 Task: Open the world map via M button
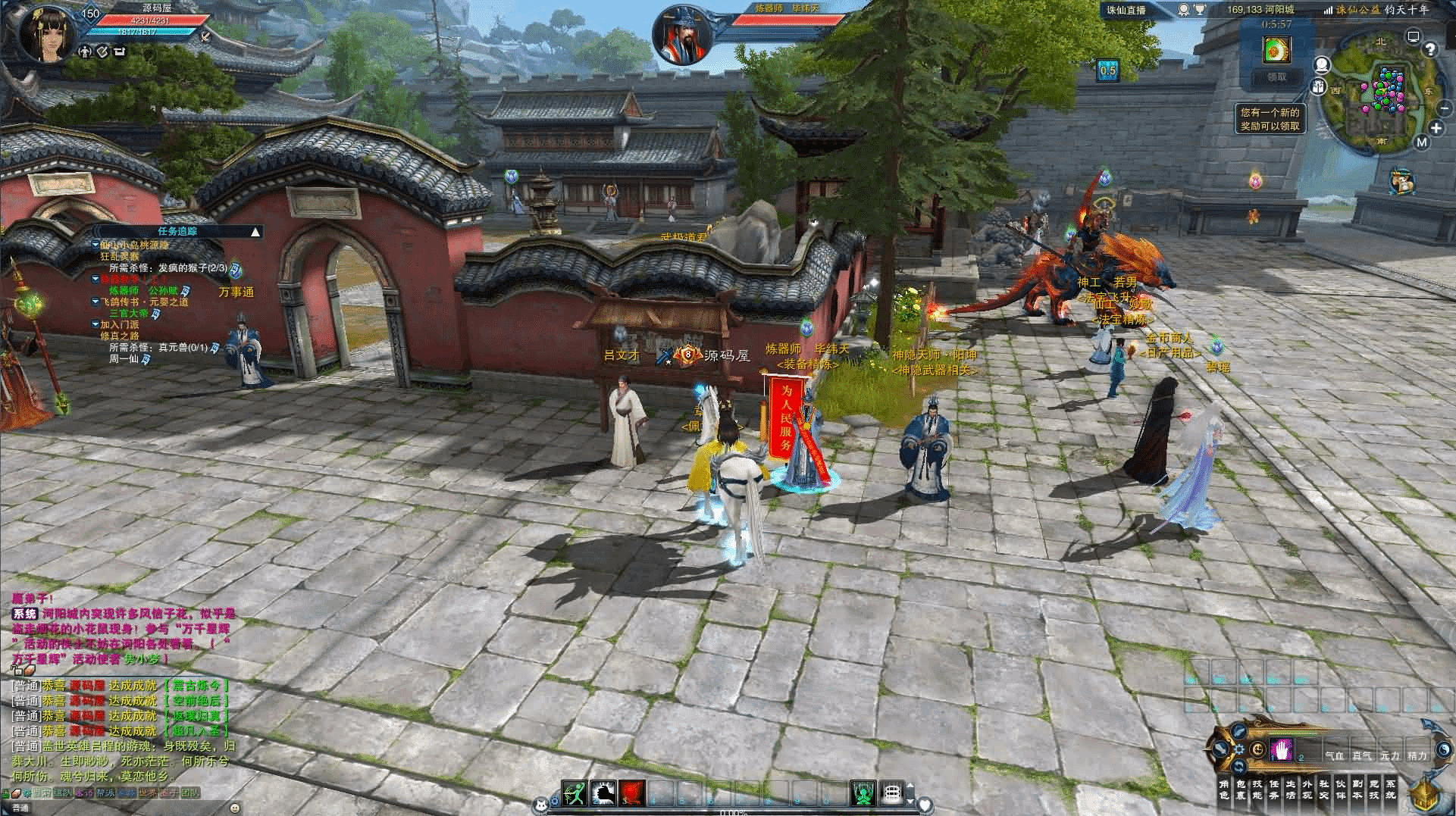tap(1421, 142)
